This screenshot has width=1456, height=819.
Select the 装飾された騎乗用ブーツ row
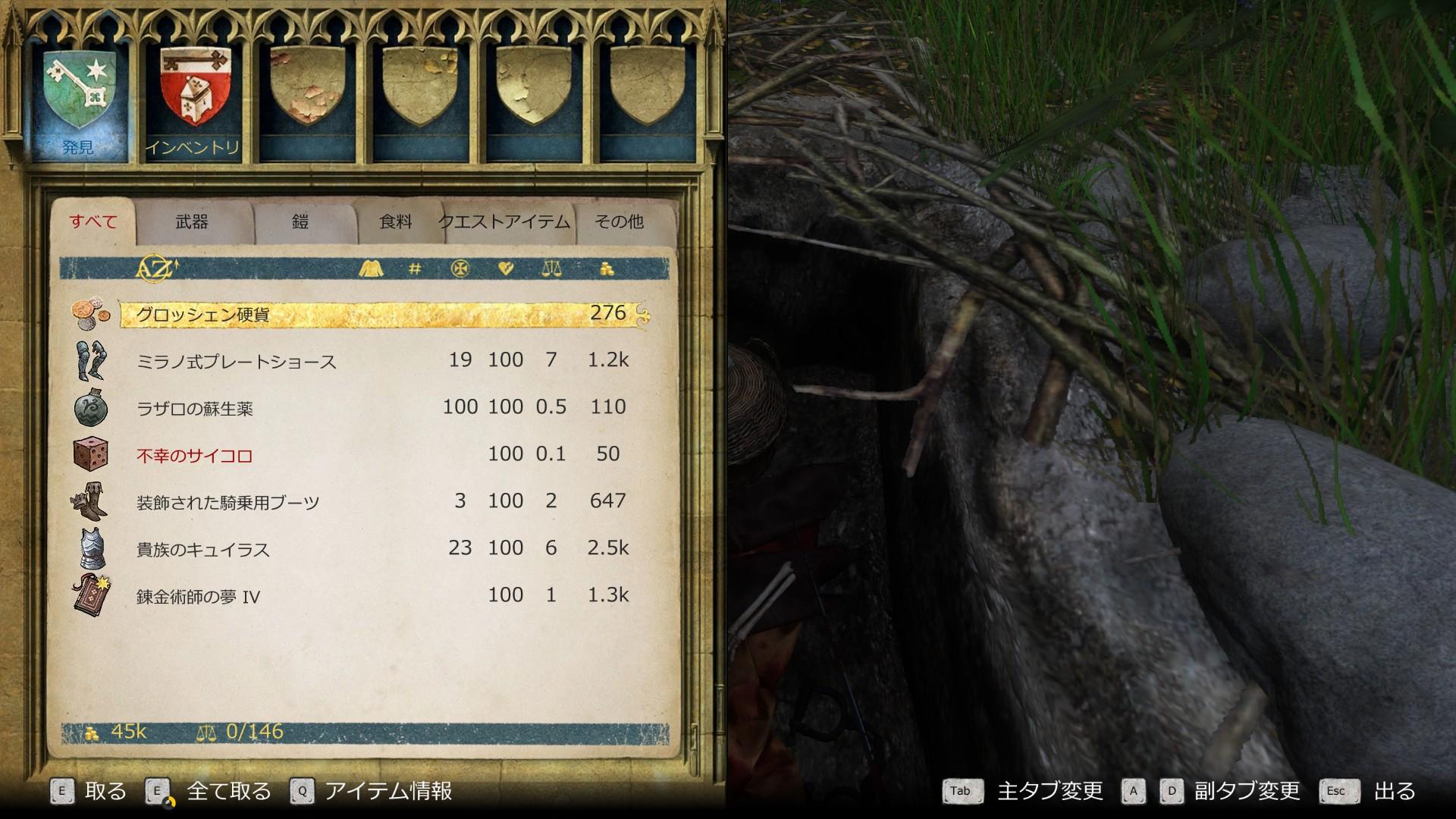379,502
